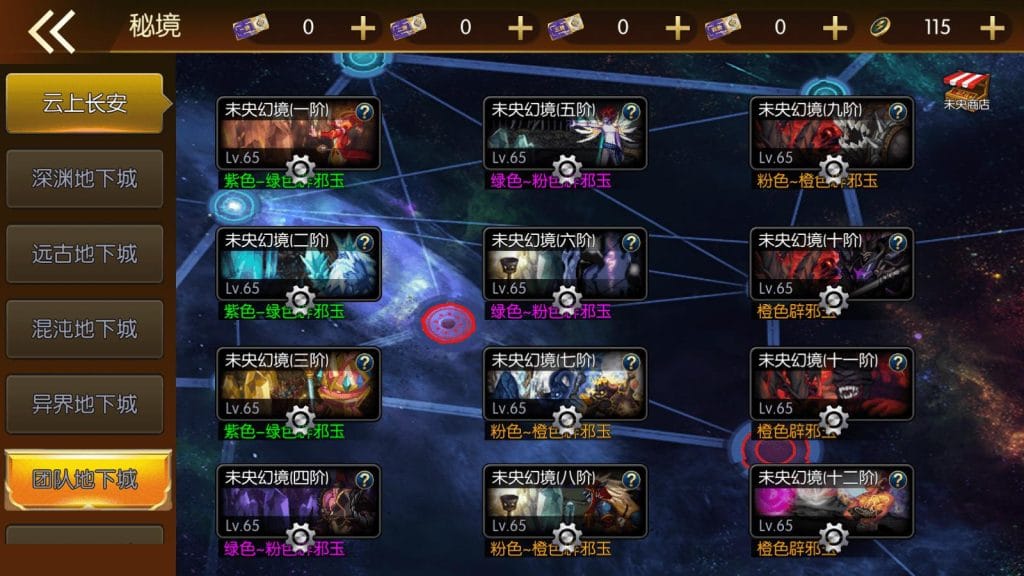This screenshot has height=576, width=1024.
Task: Select the 云上长安 tab
Action: [x=85, y=103]
